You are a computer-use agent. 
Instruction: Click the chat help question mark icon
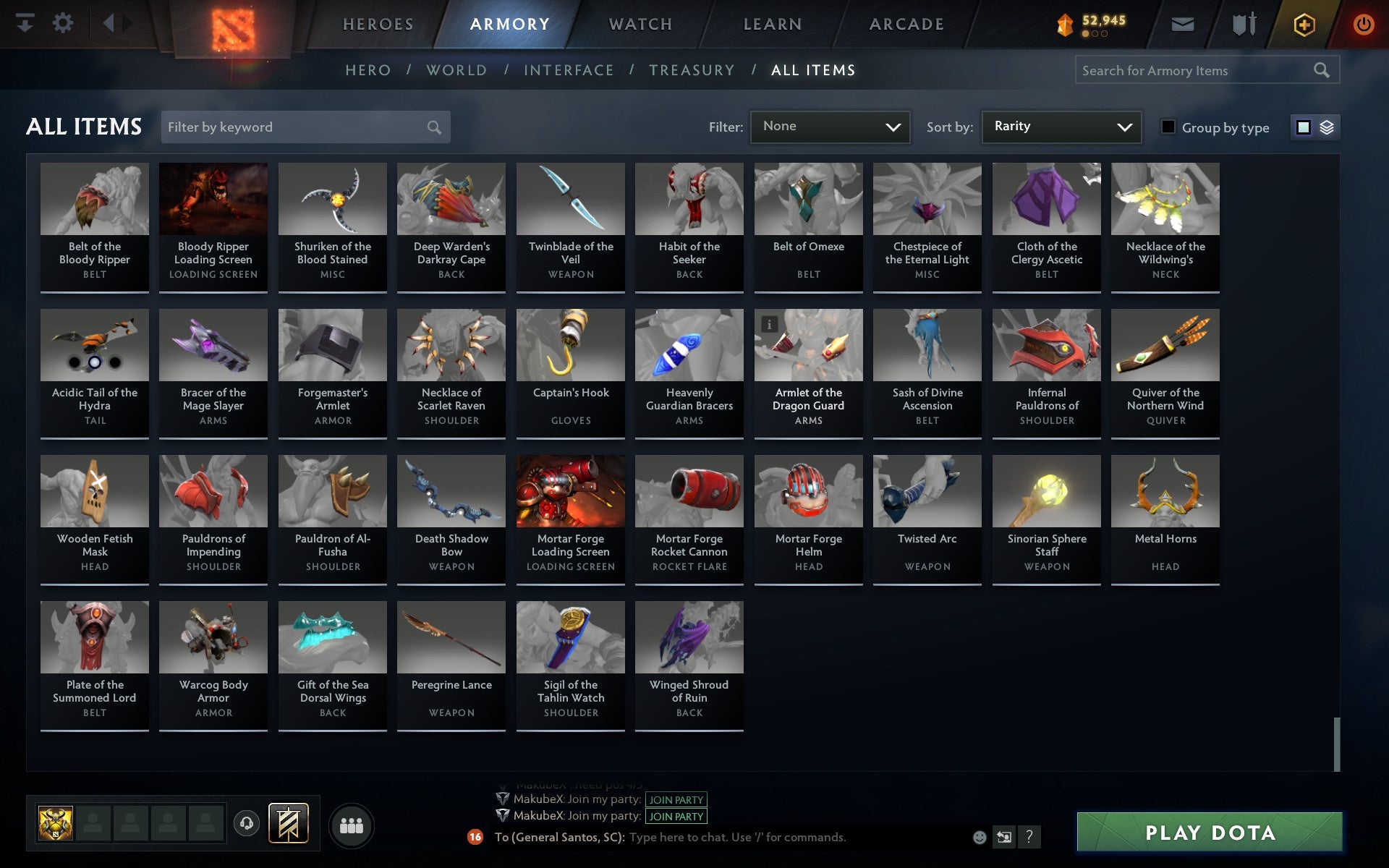1030,837
